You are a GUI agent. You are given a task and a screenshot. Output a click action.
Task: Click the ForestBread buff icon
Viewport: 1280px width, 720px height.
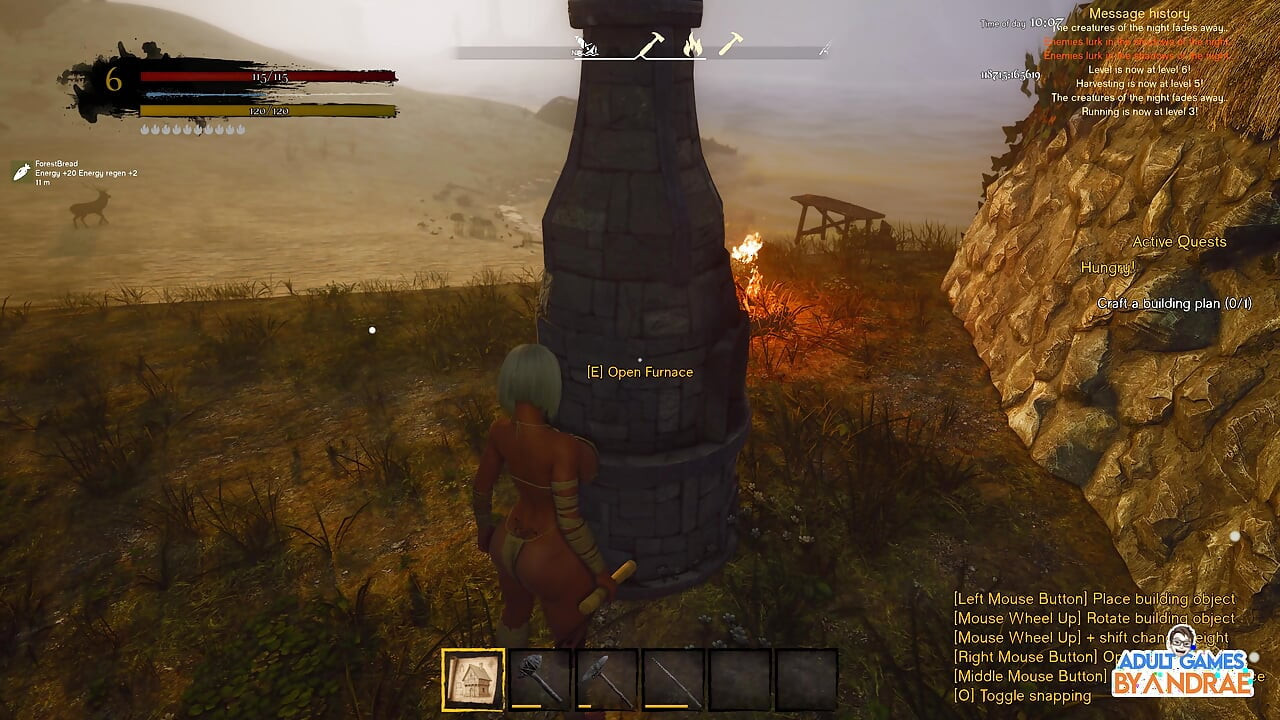[x=22, y=172]
